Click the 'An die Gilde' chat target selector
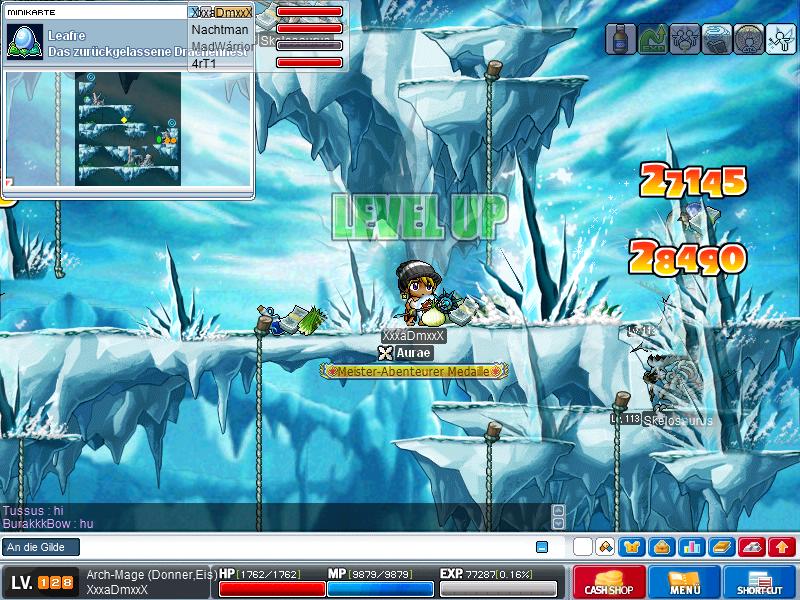This screenshot has height=600, width=800. click(x=40, y=547)
